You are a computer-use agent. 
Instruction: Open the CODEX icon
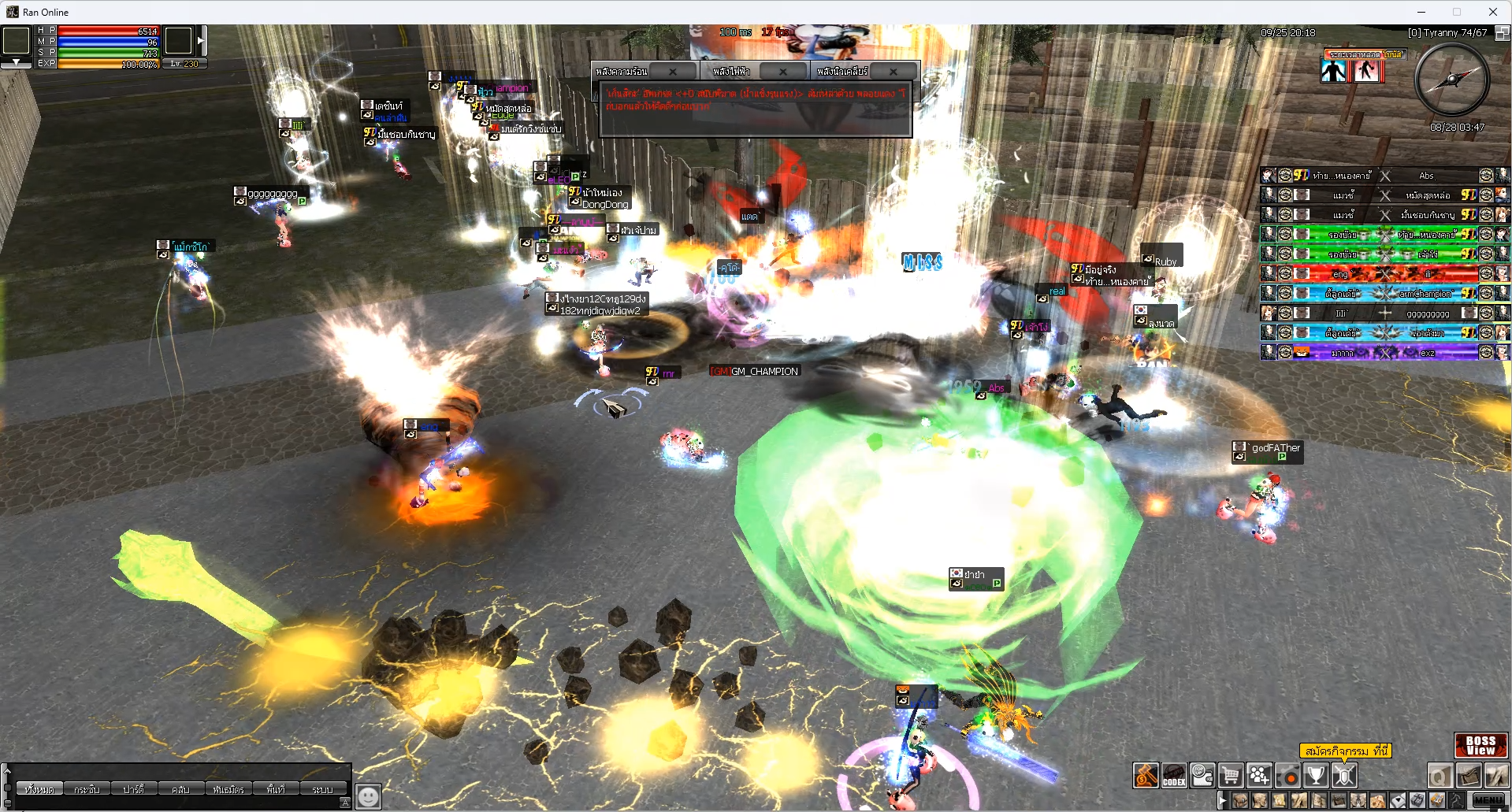pyautogui.click(x=1174, y=776)
